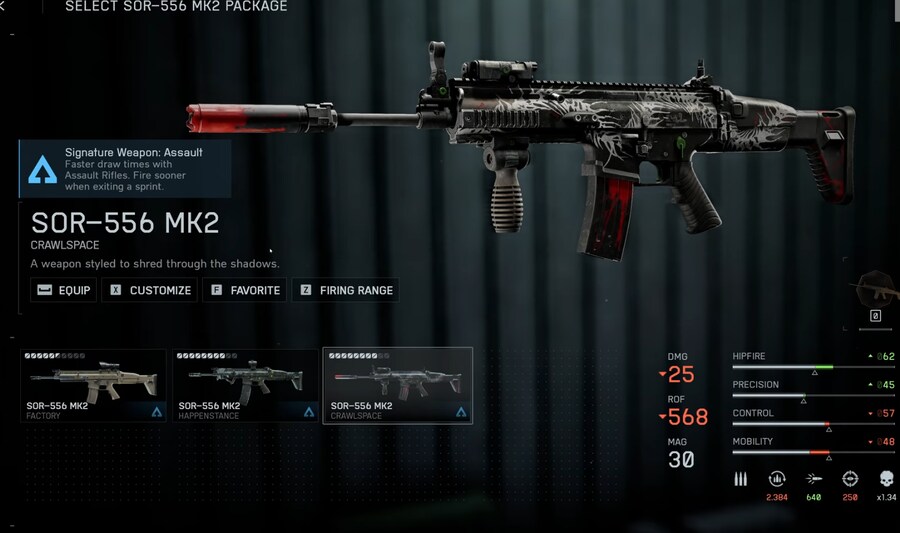The width and height of the screenshot is (900, 533).
Task: Mark this weapon as Favorite
Action: [245, 291]
